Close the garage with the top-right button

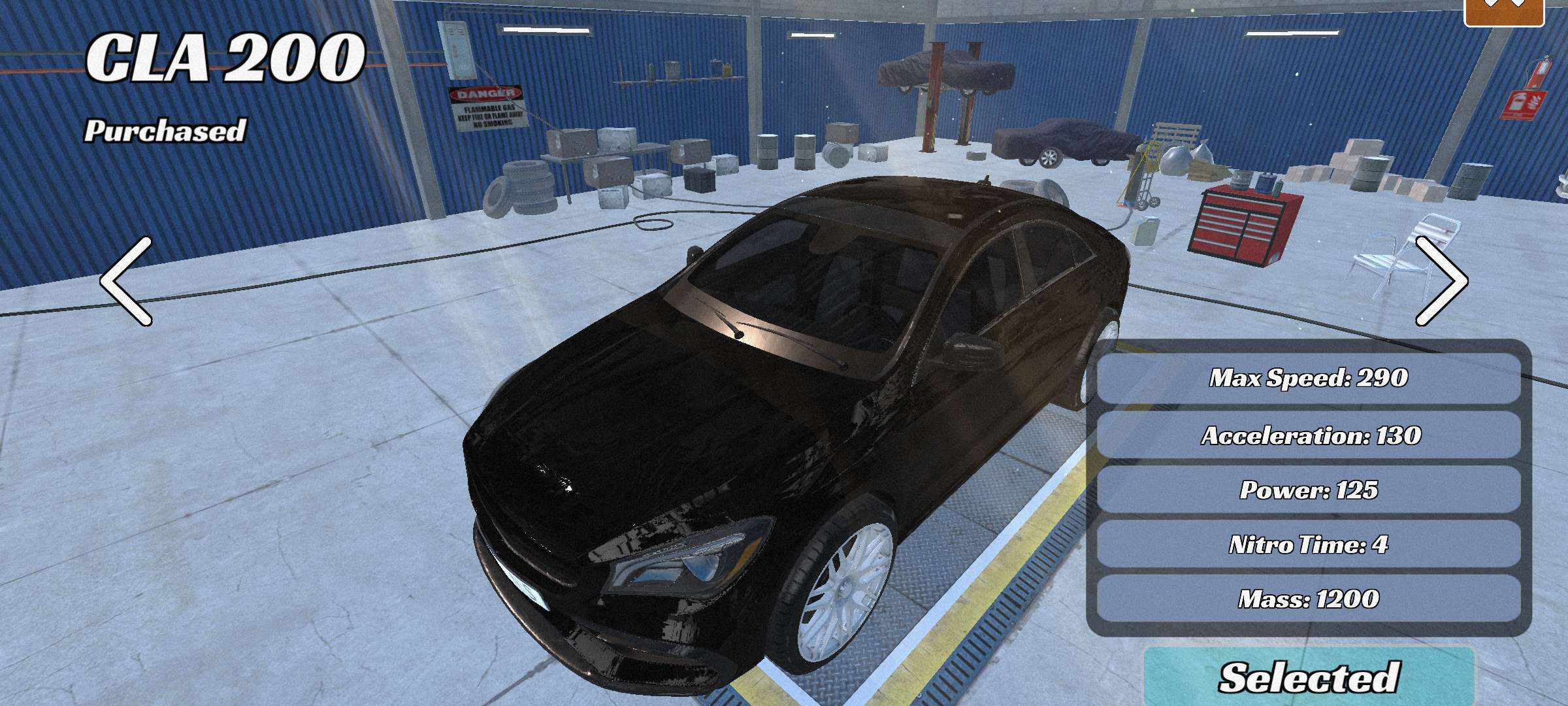pos(1504,9)
